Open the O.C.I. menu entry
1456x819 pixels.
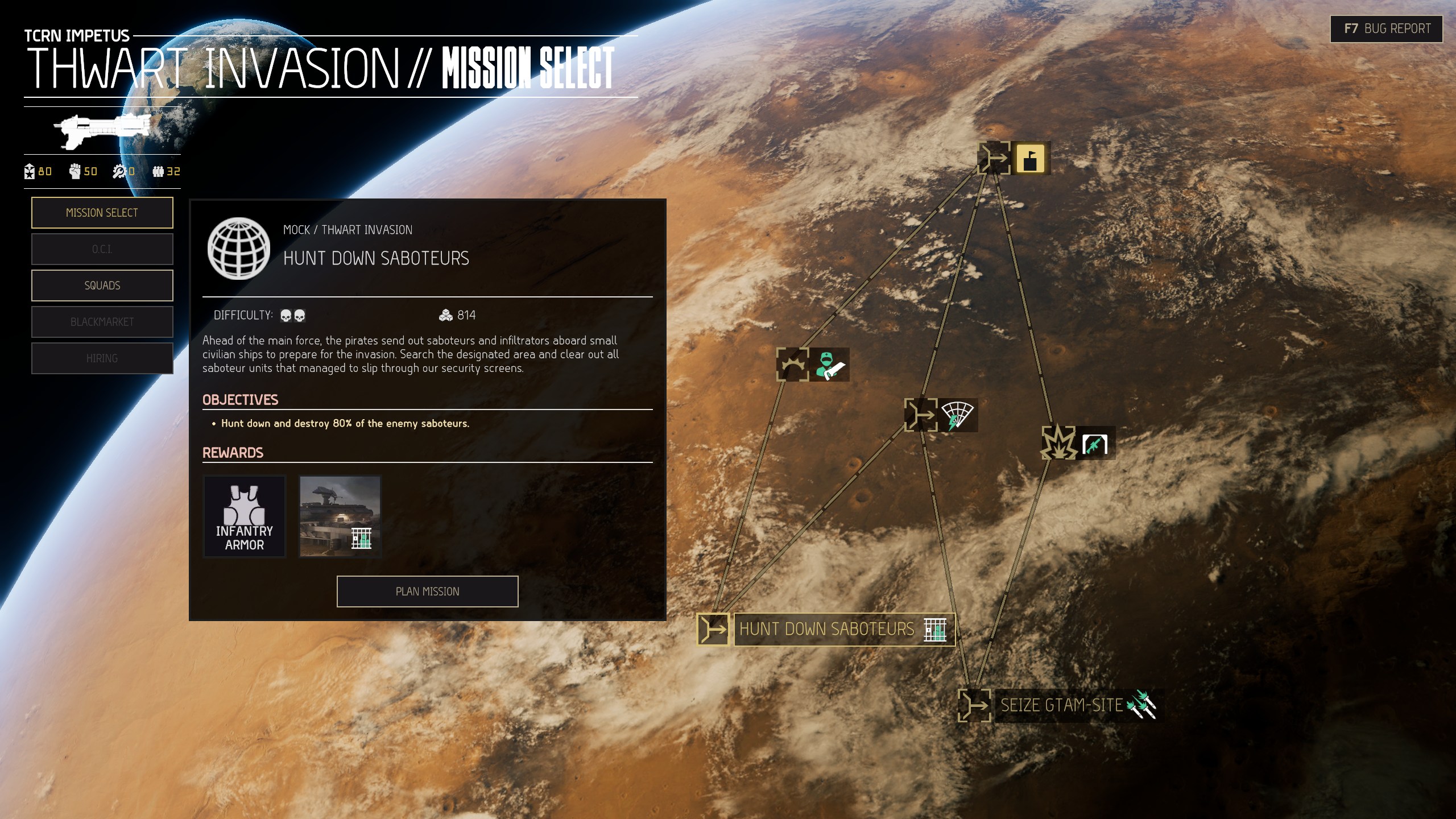[x=102, y=249]
